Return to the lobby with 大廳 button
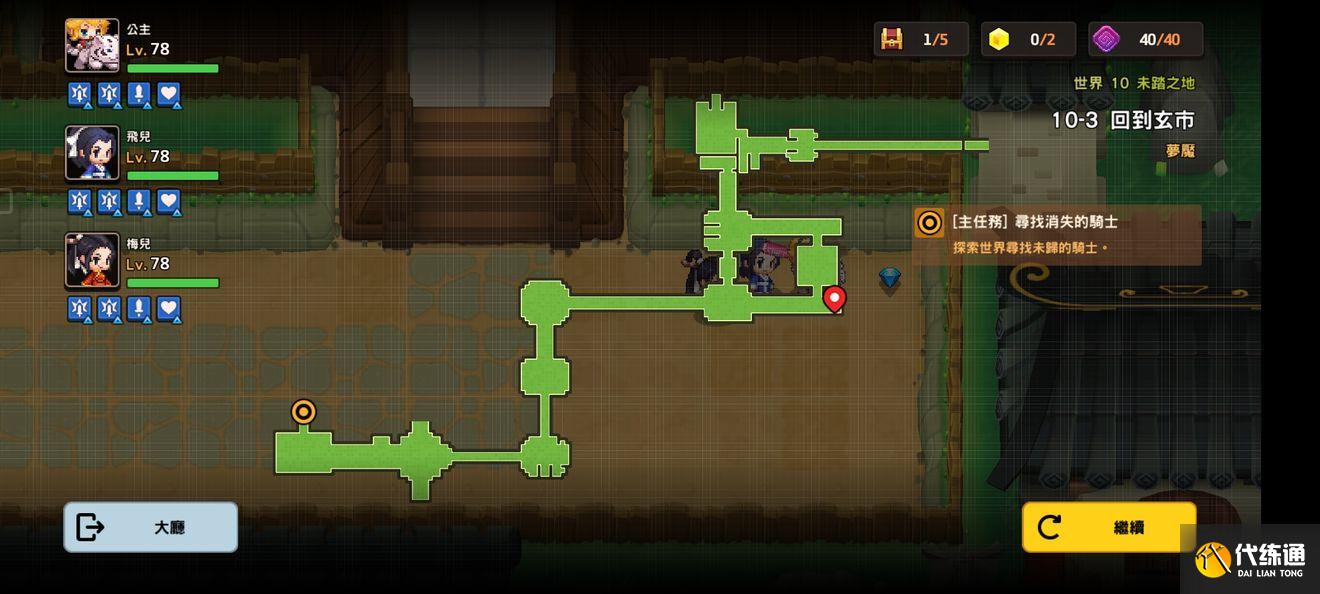Image resolution: width=1320 pixels, height=594 pixels. pyautogui.click(x=151, y=527)
